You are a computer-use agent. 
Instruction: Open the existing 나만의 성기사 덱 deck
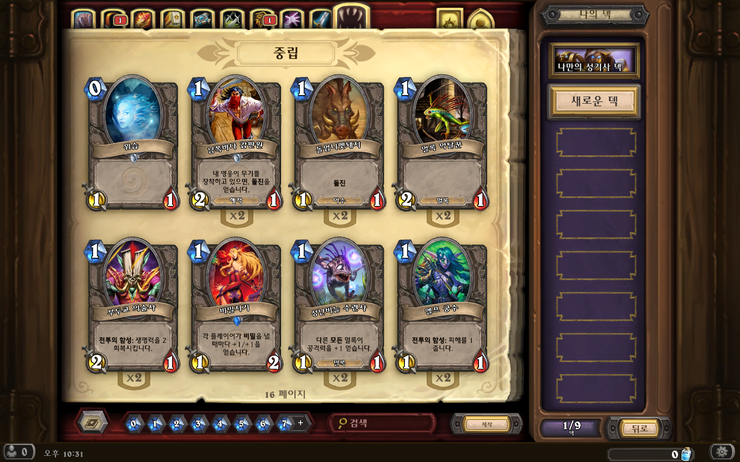click(595, 61)
